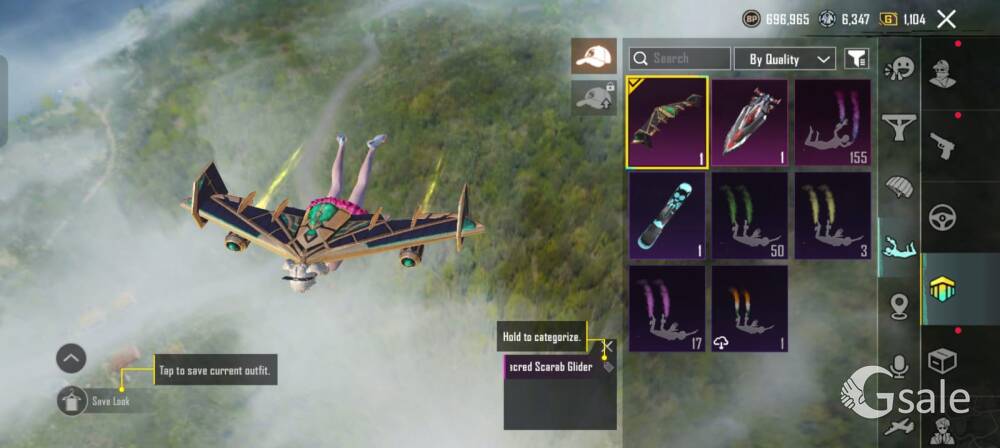Close the inventory screen with the X
The height and width of the screenshot is (448, 1000).
(x=946, y=19)
